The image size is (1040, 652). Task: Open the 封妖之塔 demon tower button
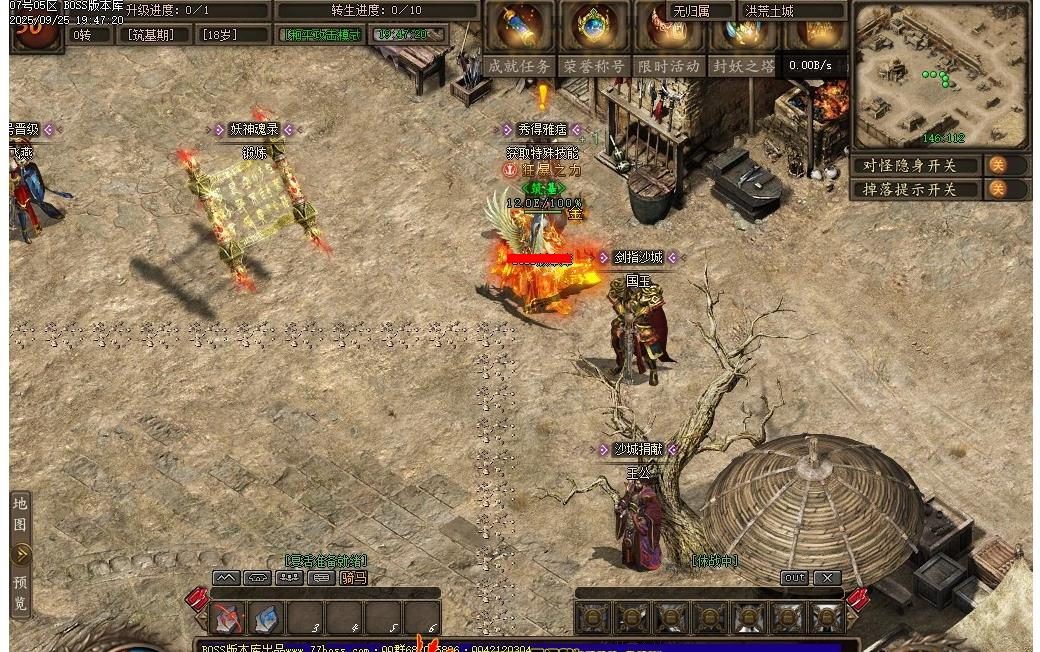tap(743, 66)
